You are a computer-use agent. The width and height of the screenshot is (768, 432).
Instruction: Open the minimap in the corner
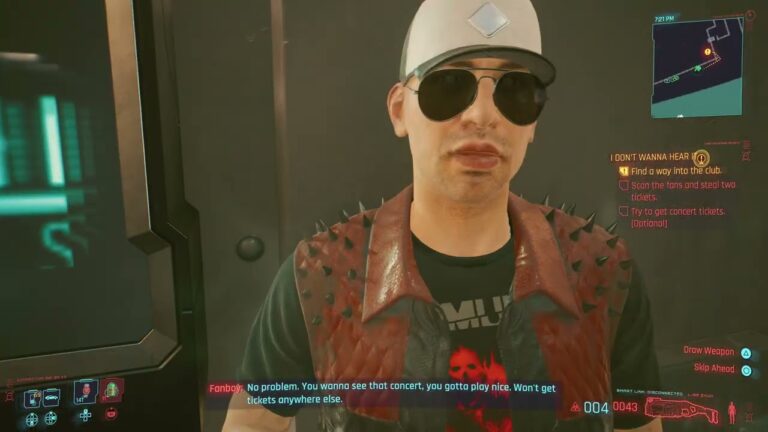(x=697, y=67)
